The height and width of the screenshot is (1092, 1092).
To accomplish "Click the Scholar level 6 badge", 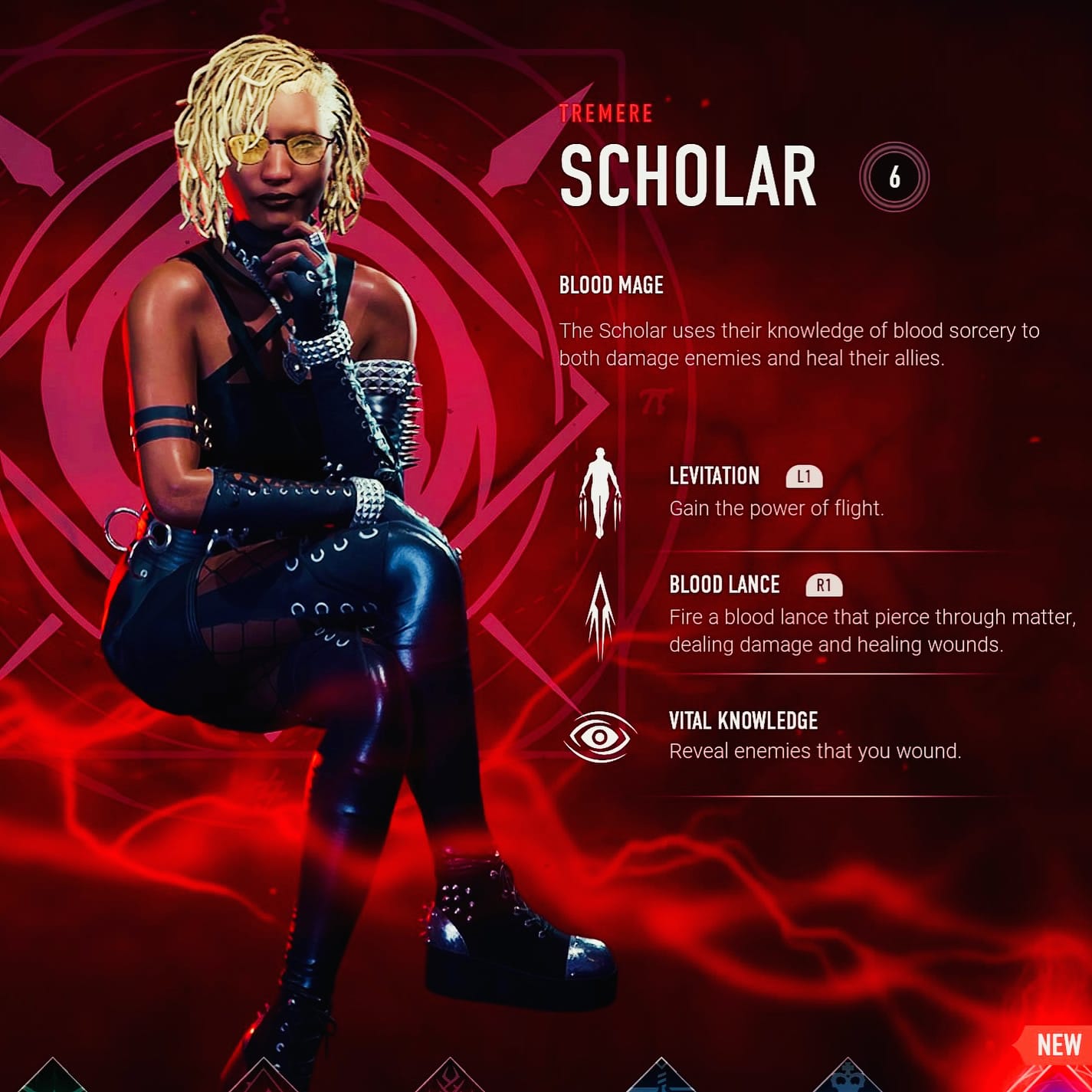I will (x=894, y=177).
